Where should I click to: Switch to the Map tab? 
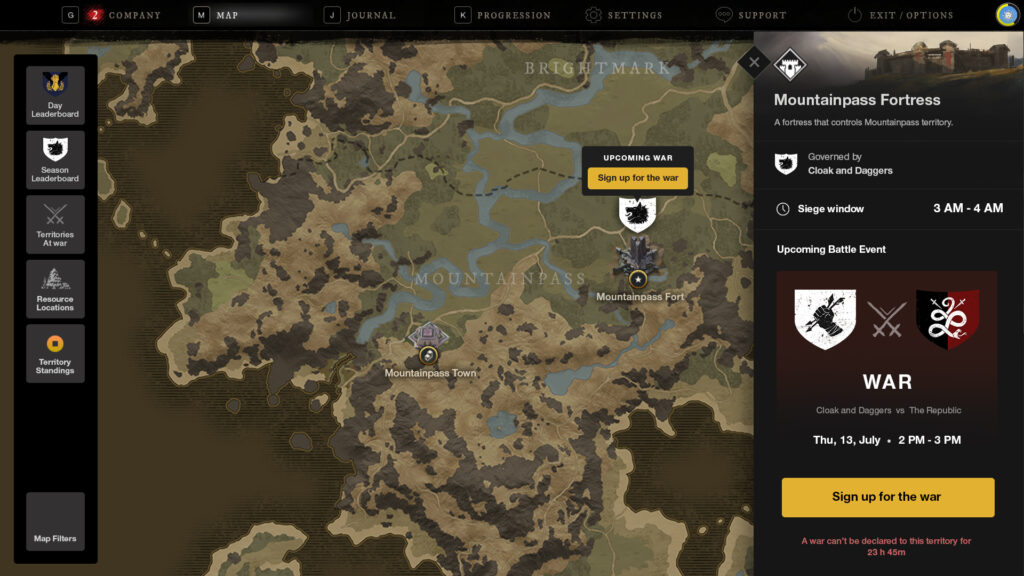(x=227, y=15)
